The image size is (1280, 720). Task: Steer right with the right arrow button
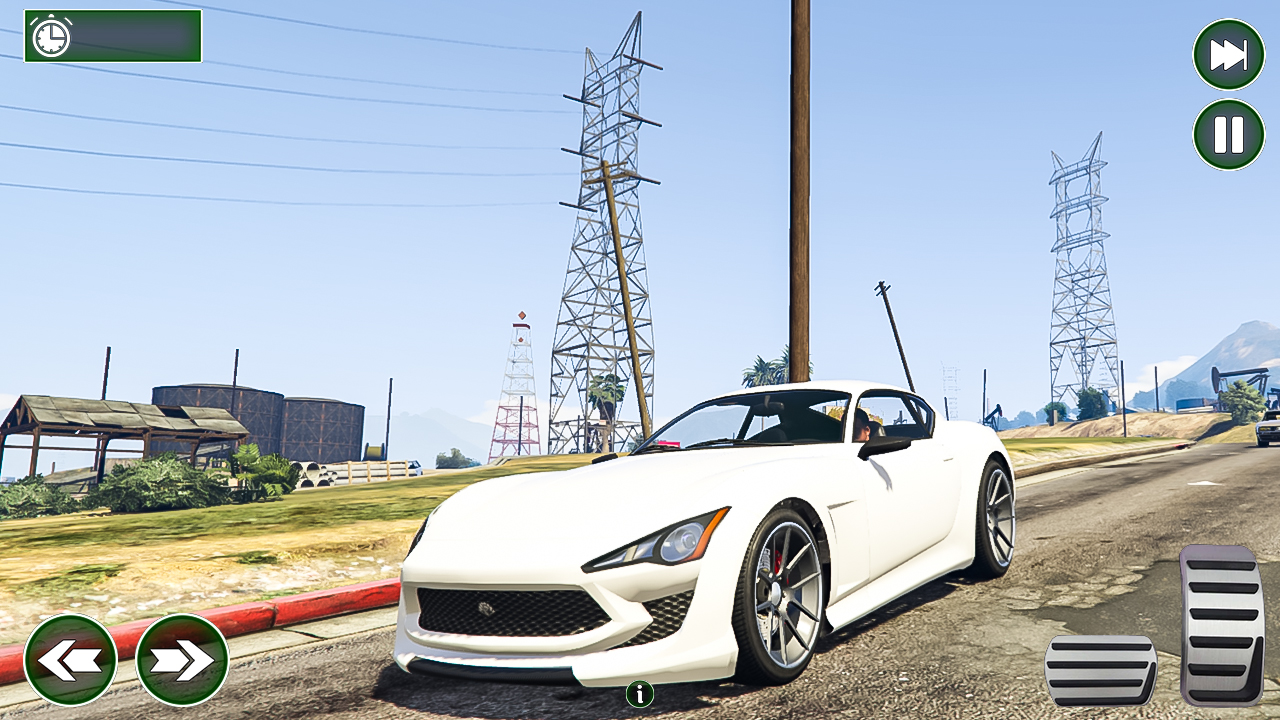coord(182,660)
